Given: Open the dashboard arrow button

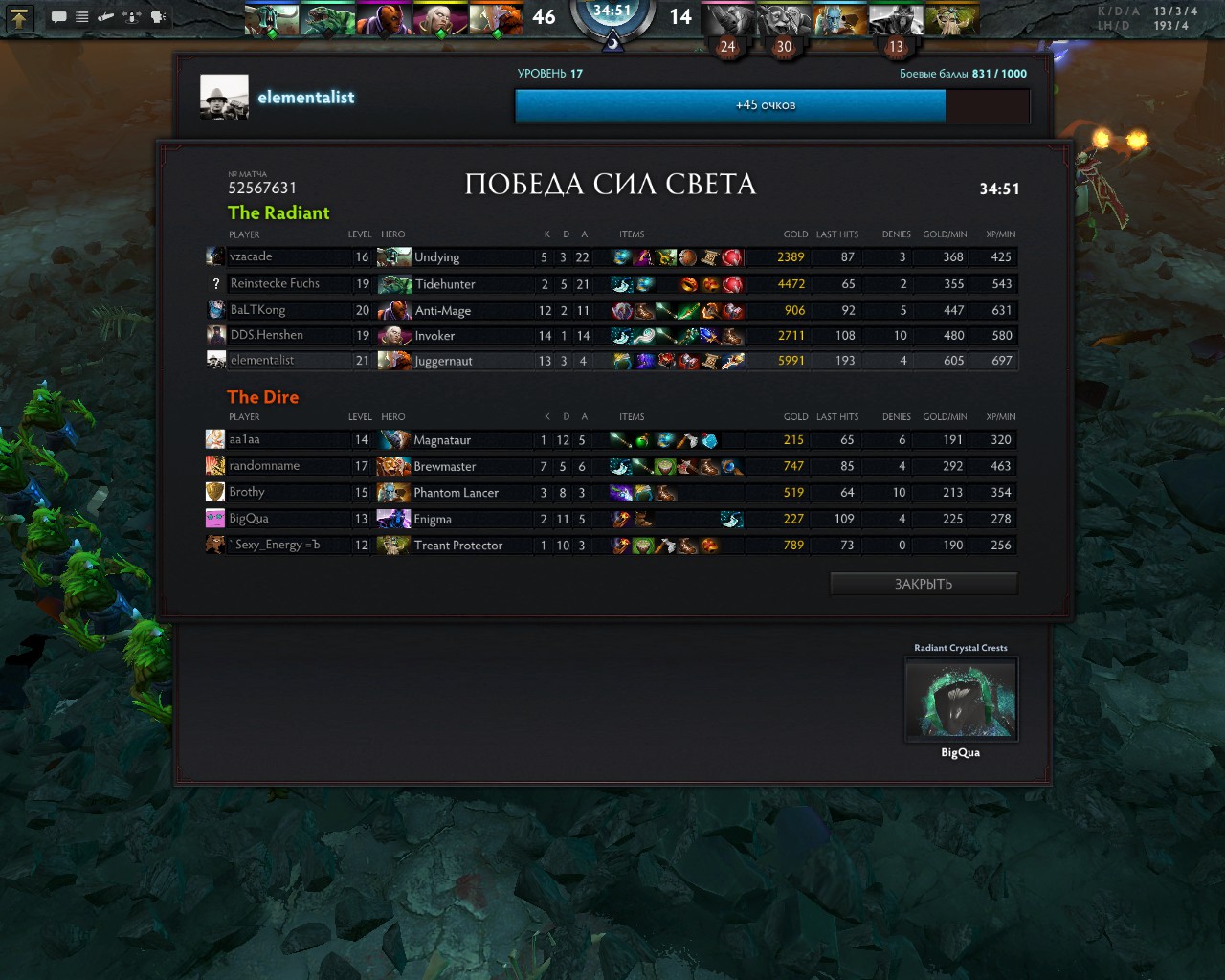Looking at the screenshot, I should [x=19, y=16].
